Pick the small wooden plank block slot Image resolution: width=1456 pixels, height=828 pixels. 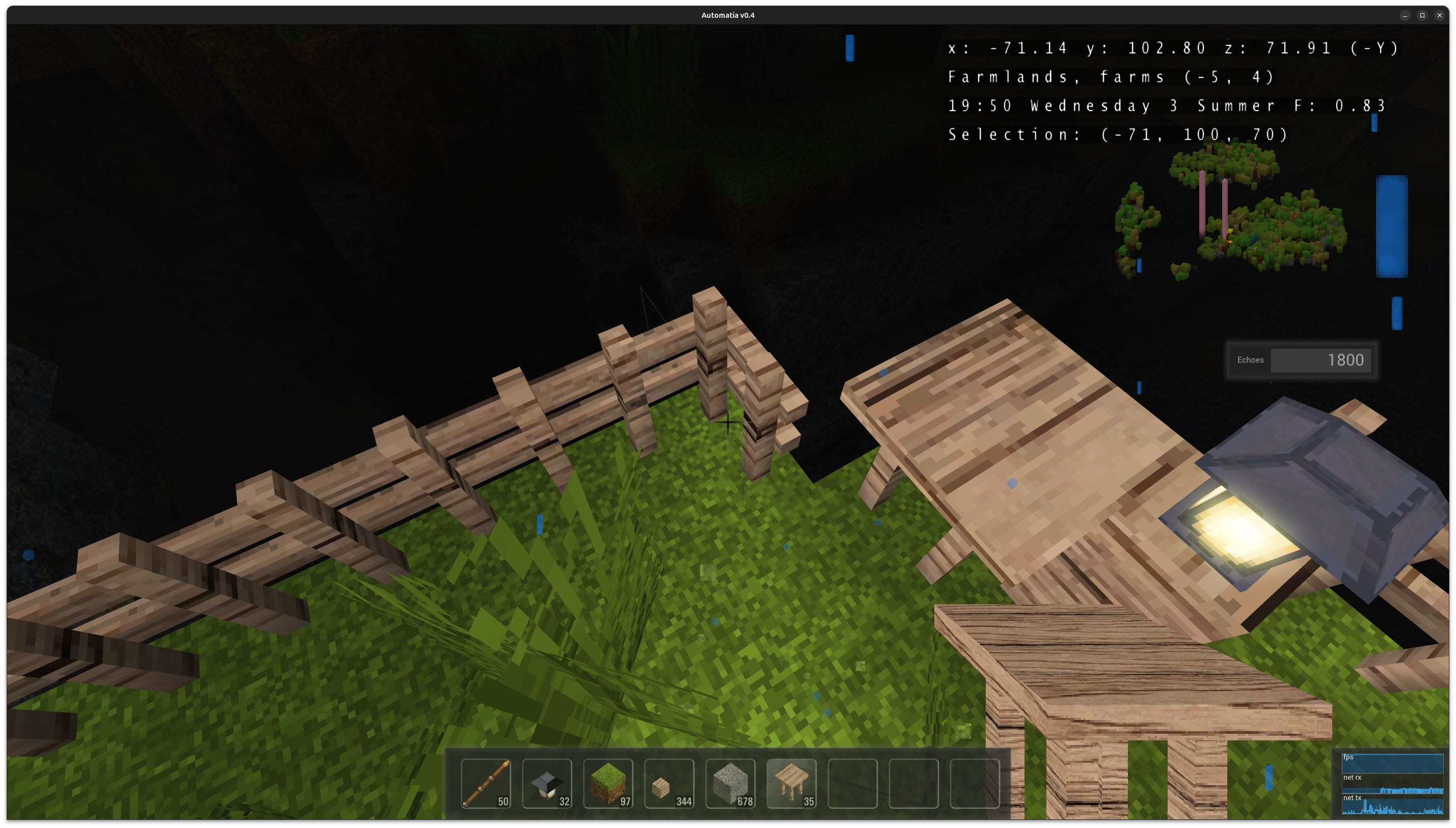668,783
